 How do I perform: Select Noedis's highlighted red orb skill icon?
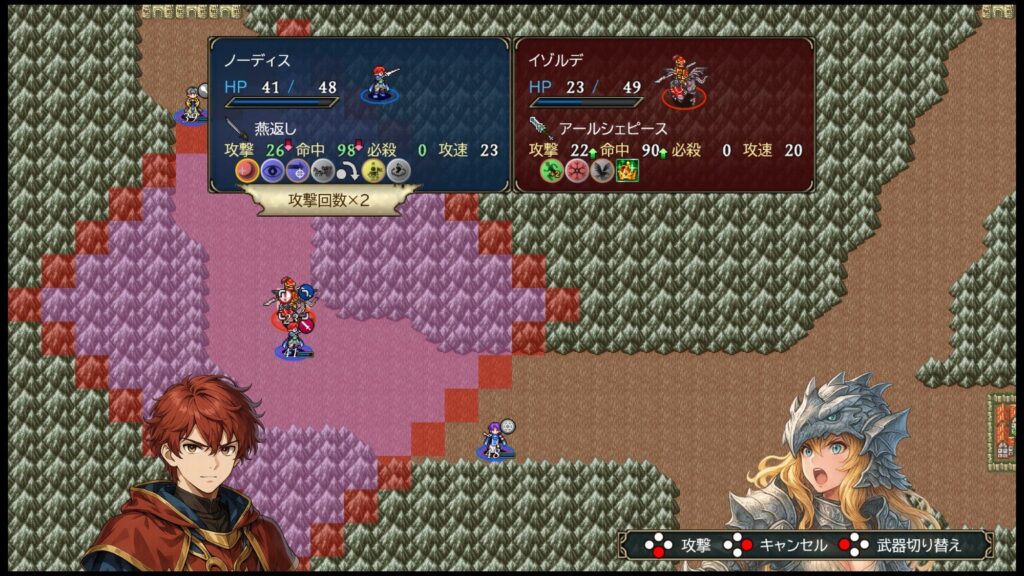point(247,171)
